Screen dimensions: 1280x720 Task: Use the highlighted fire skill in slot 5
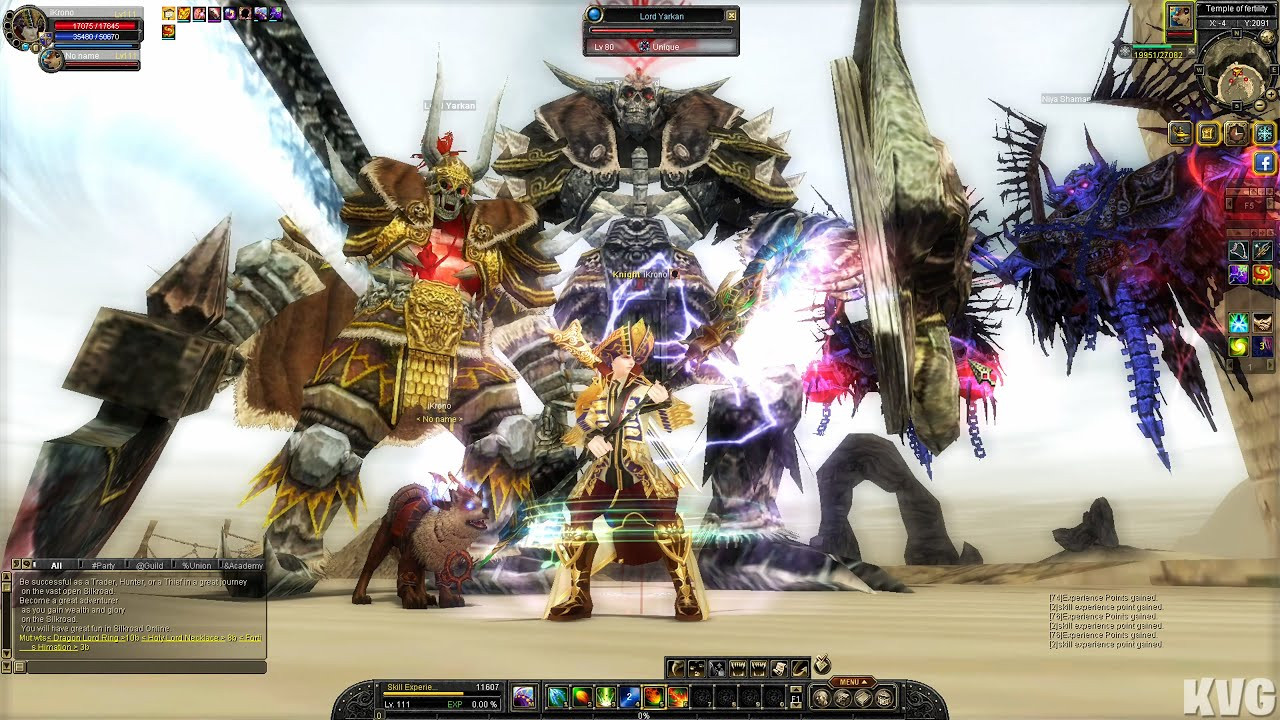coord(654,697)
